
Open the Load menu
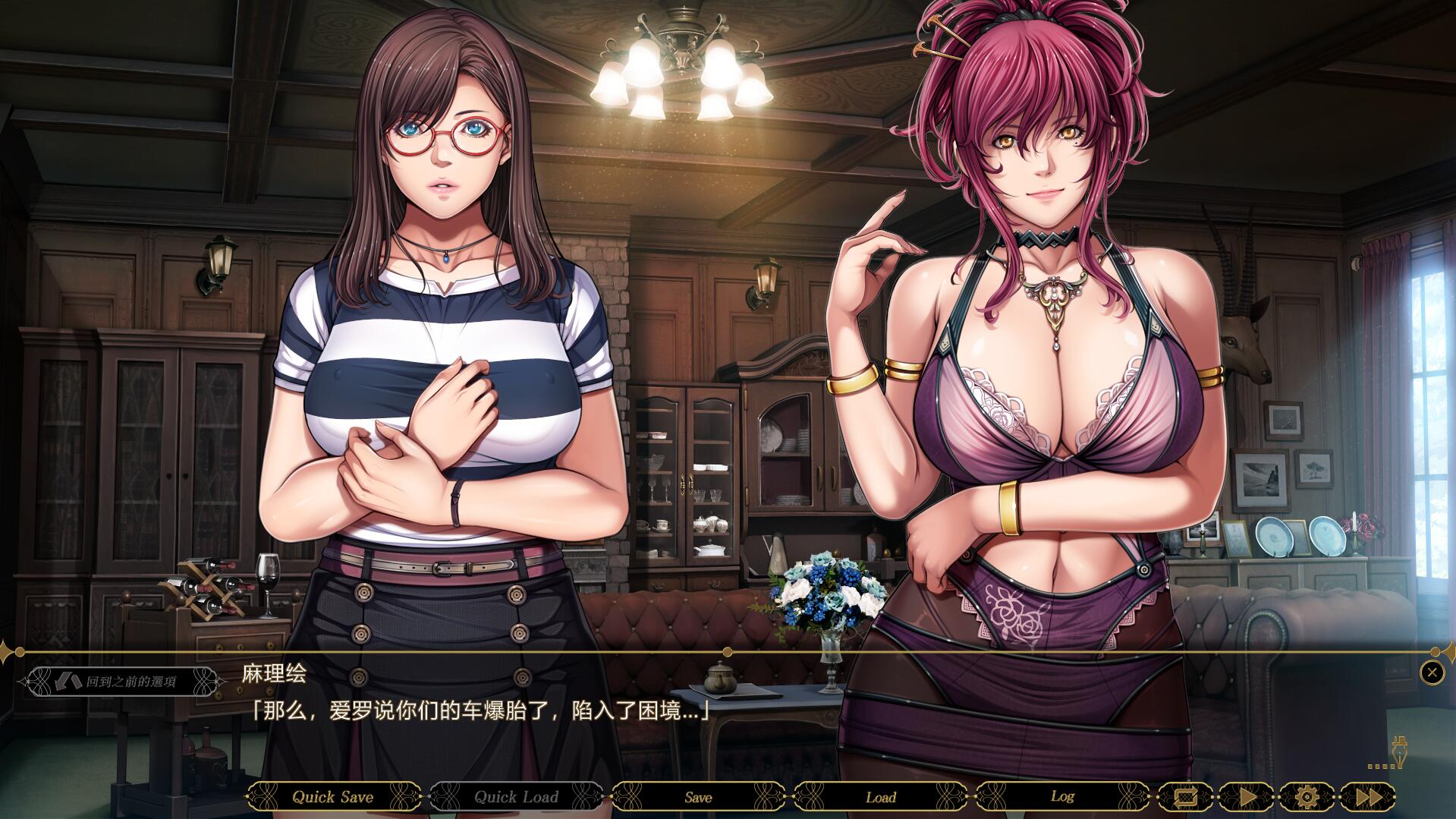coord(880,797)
